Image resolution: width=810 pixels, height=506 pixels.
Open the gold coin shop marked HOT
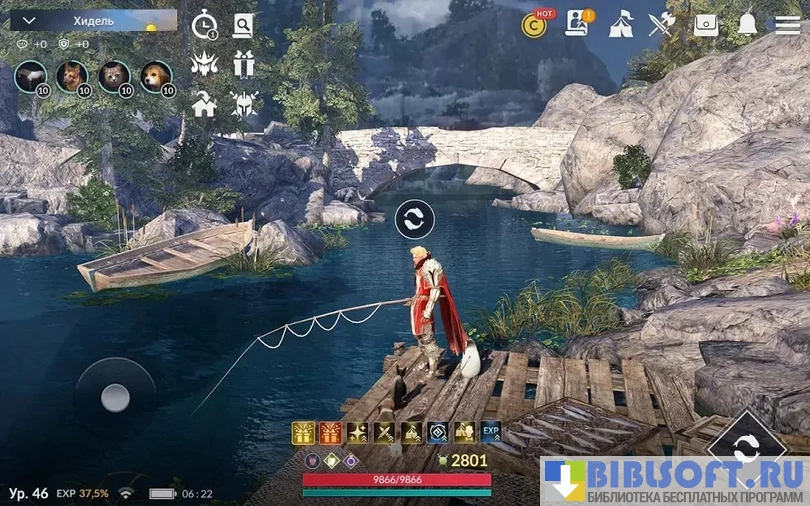[x=535, y=24]
